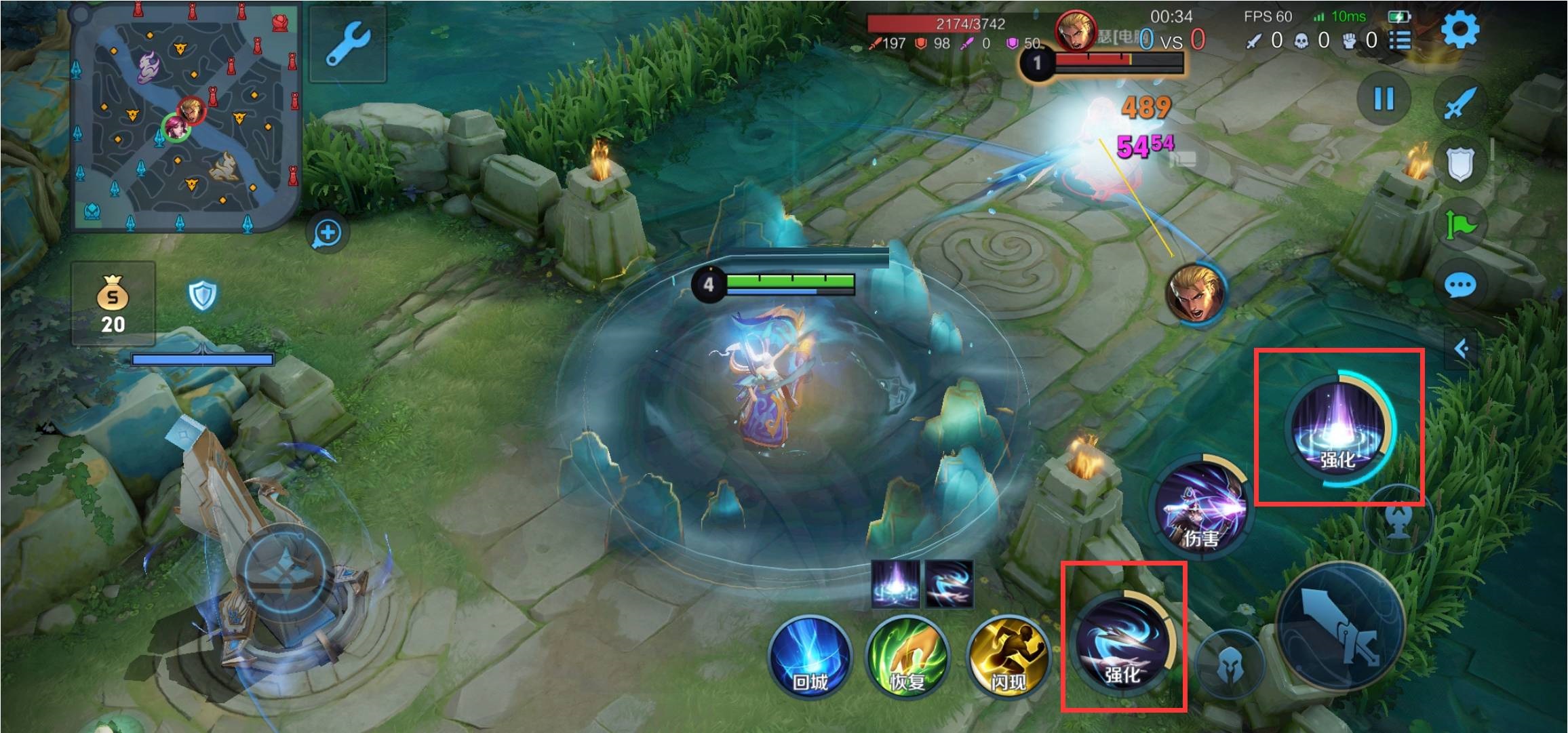Cast the 闪现 flash spell
Screen dimensions: 1568x733
coord(1008,656)
